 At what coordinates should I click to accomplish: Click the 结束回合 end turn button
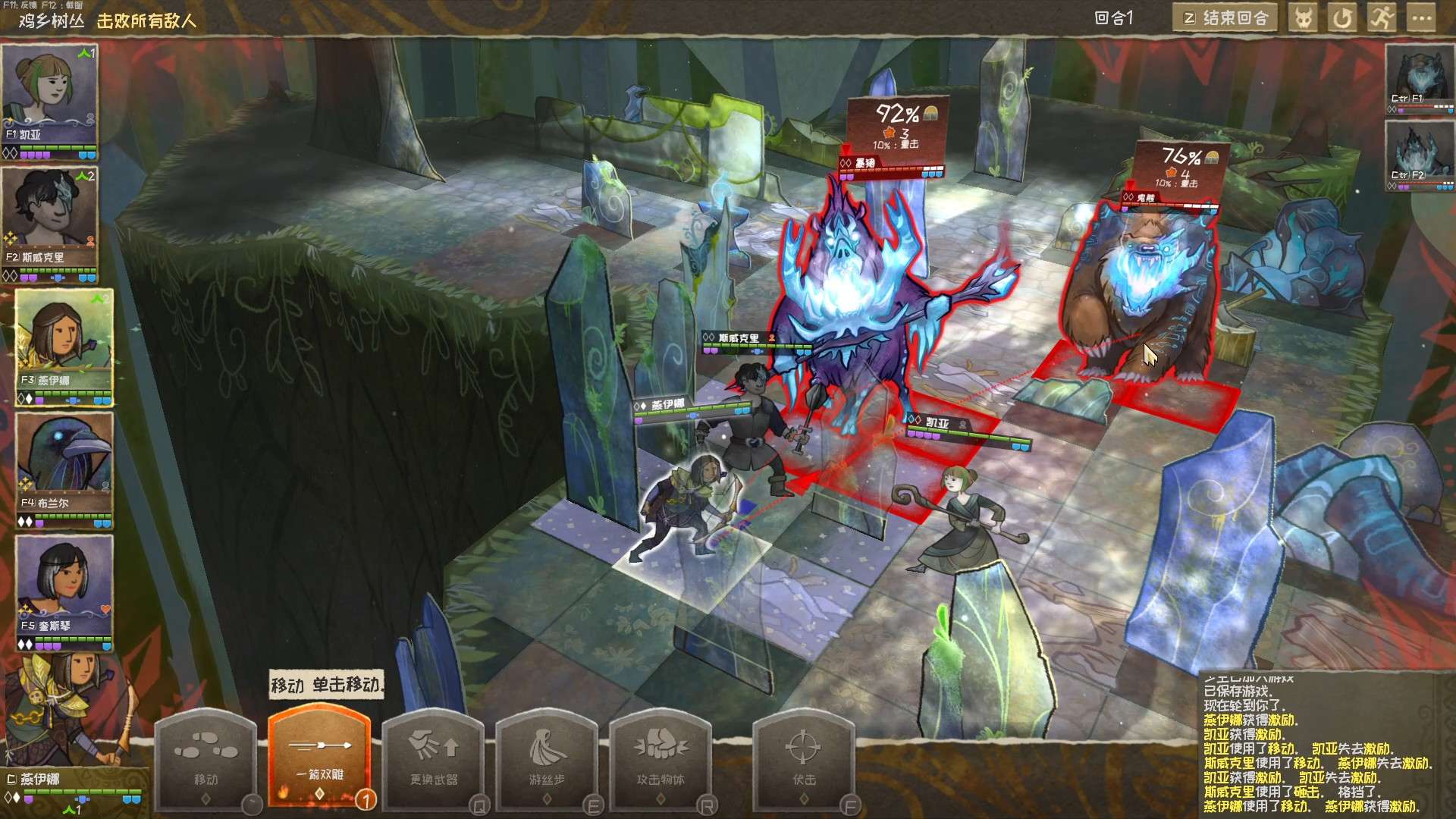1225,18
